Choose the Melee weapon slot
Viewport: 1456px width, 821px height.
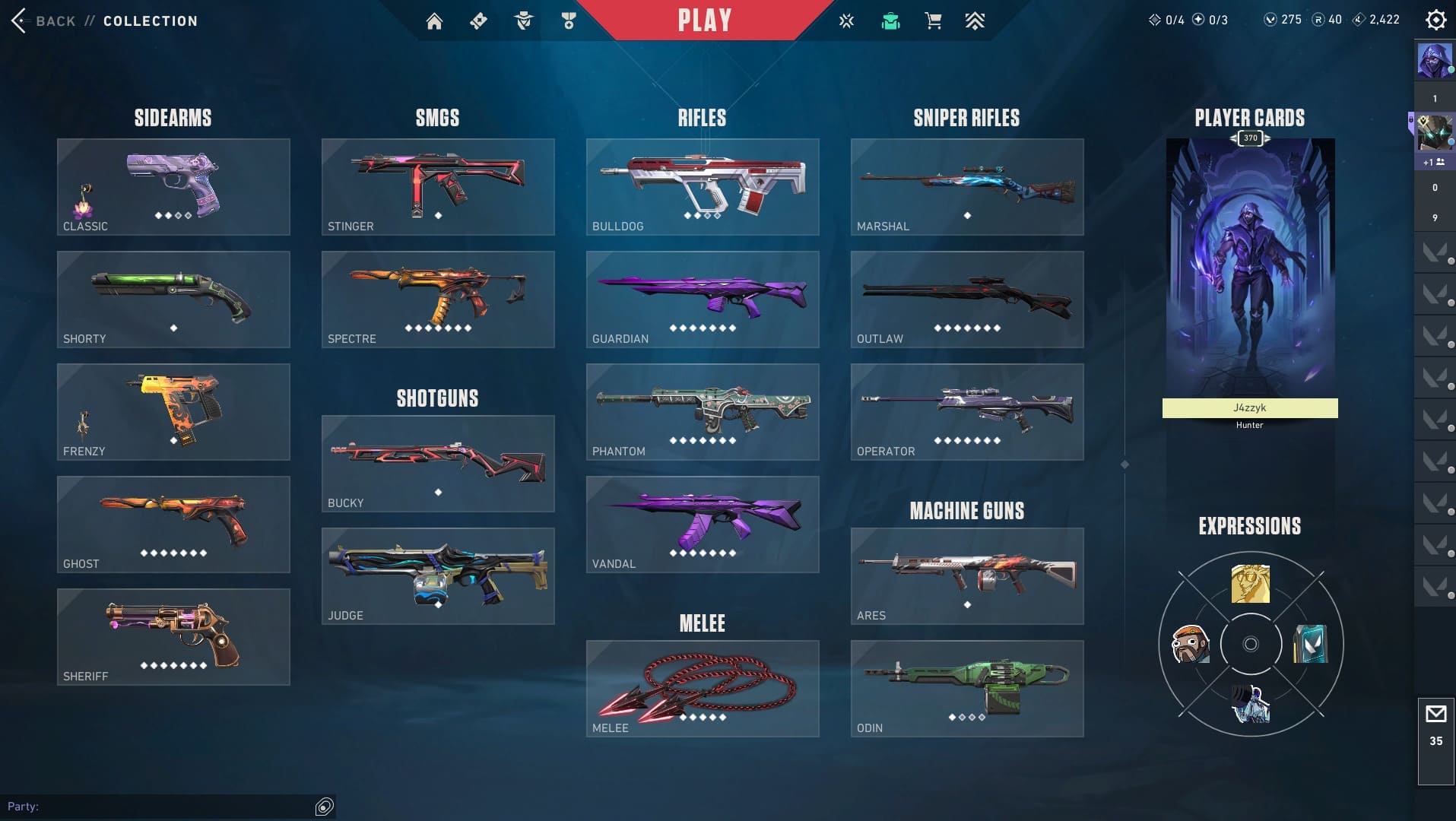pos(703,689)
